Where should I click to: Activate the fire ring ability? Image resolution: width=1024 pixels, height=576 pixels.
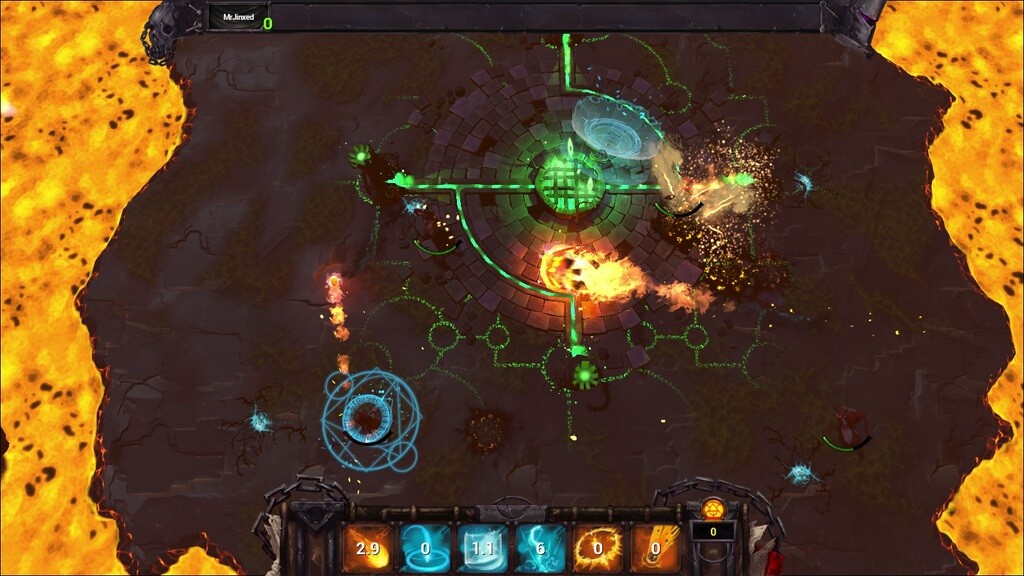(x=598, y=547)
